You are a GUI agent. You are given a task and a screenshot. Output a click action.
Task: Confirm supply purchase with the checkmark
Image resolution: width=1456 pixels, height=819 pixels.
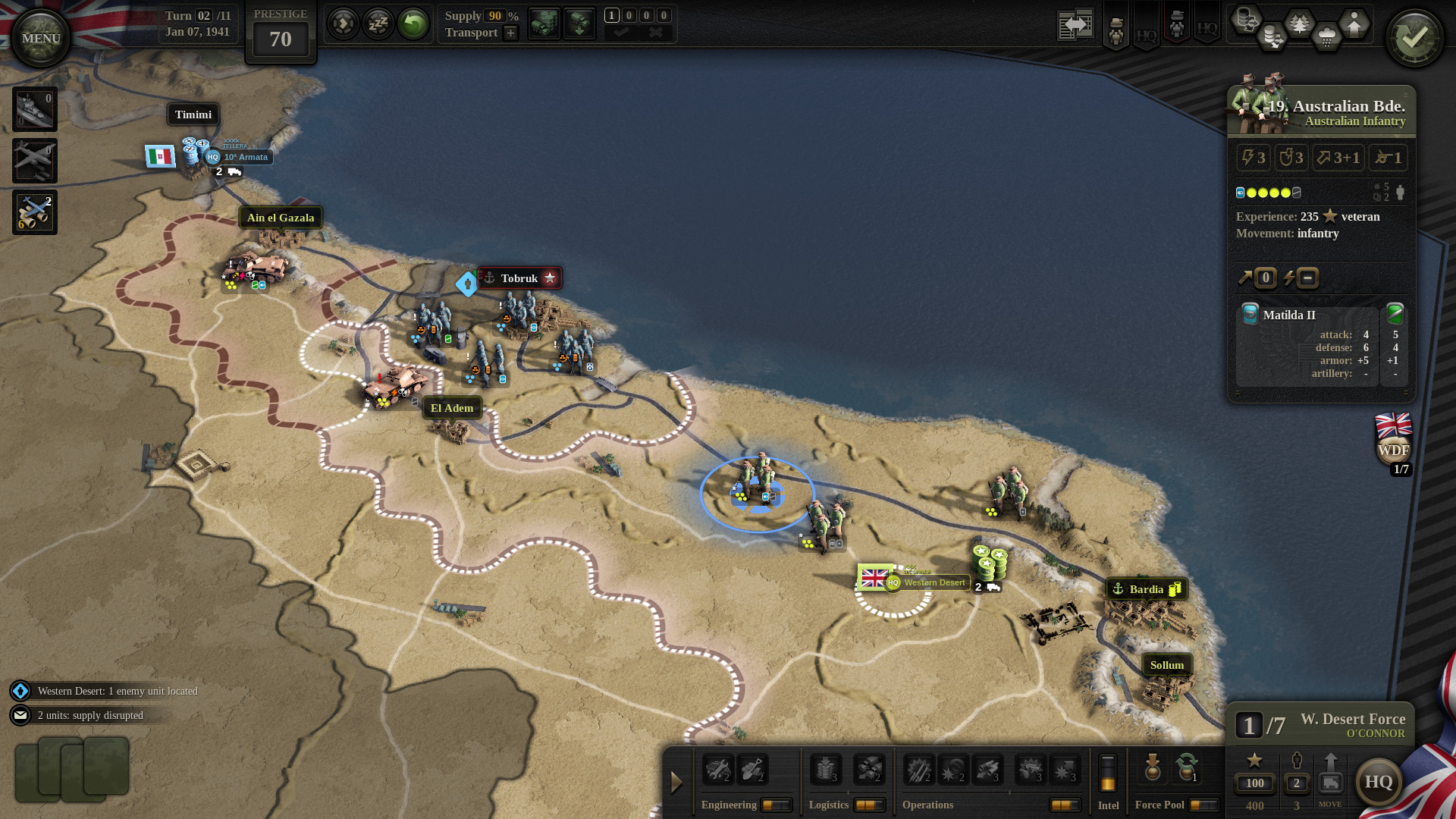[x=620, y=32]
